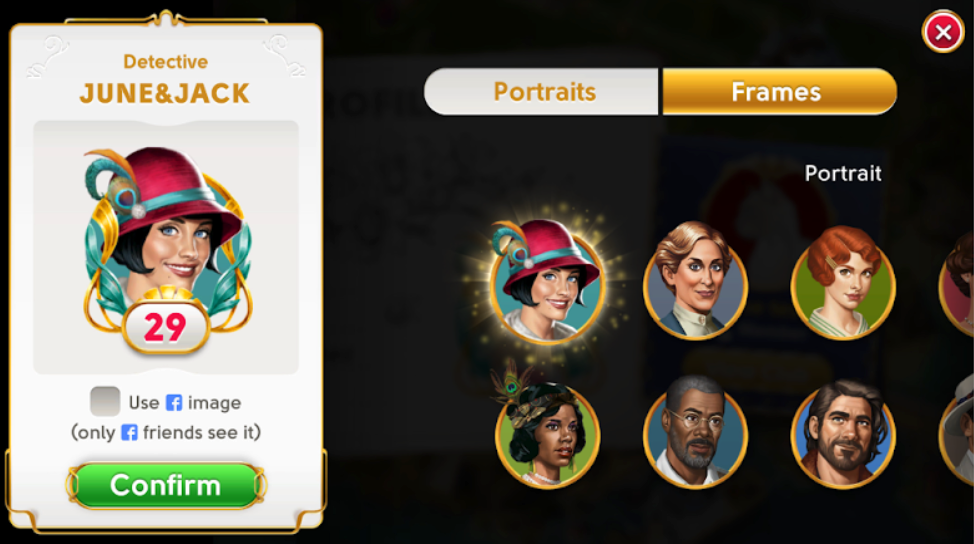Viewport: 974px width, 544px height.
Task: Toggle the Use Facebook image checkbox
Action: [105, 402]
